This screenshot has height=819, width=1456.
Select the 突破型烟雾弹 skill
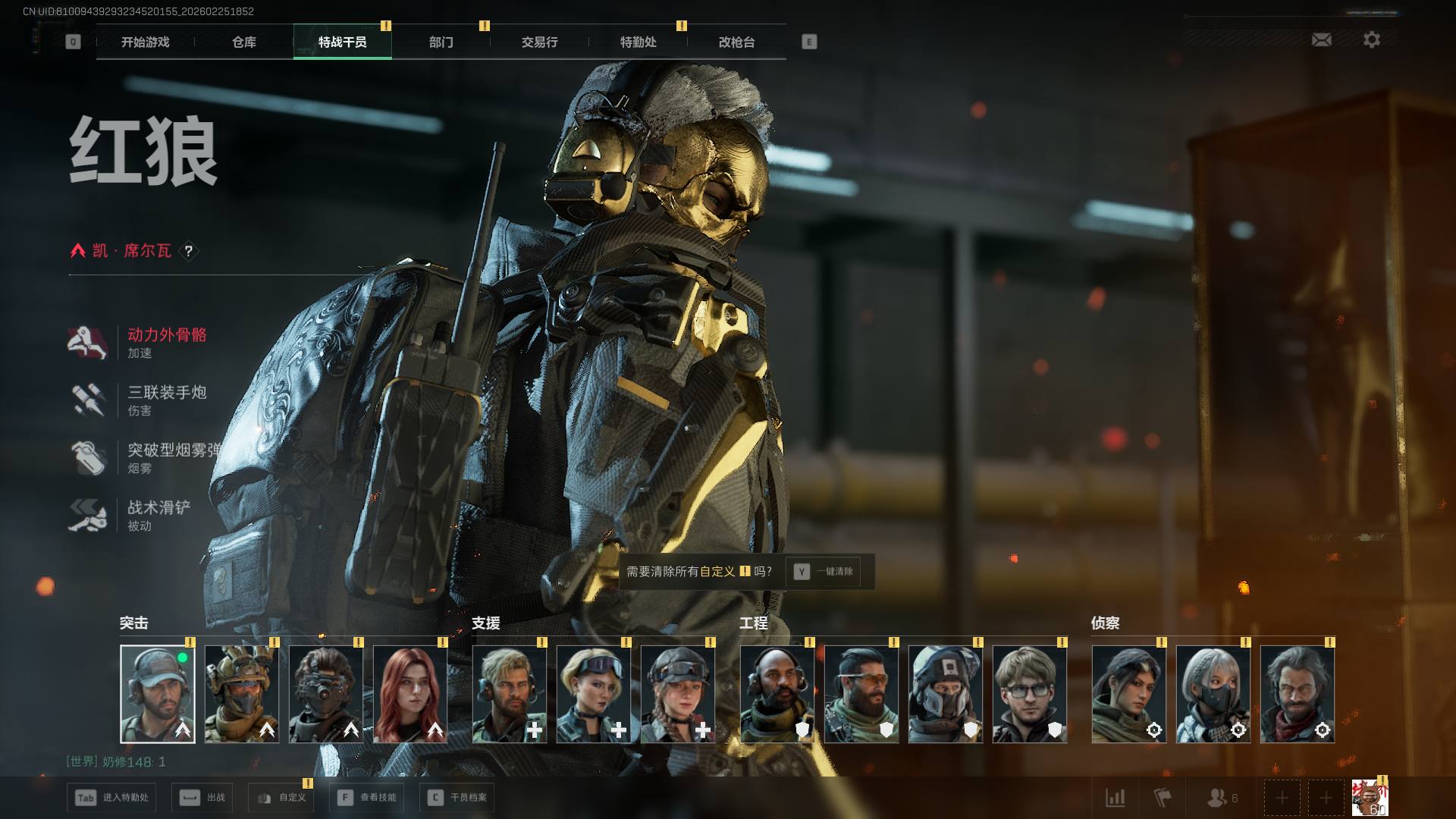point(172,457)
